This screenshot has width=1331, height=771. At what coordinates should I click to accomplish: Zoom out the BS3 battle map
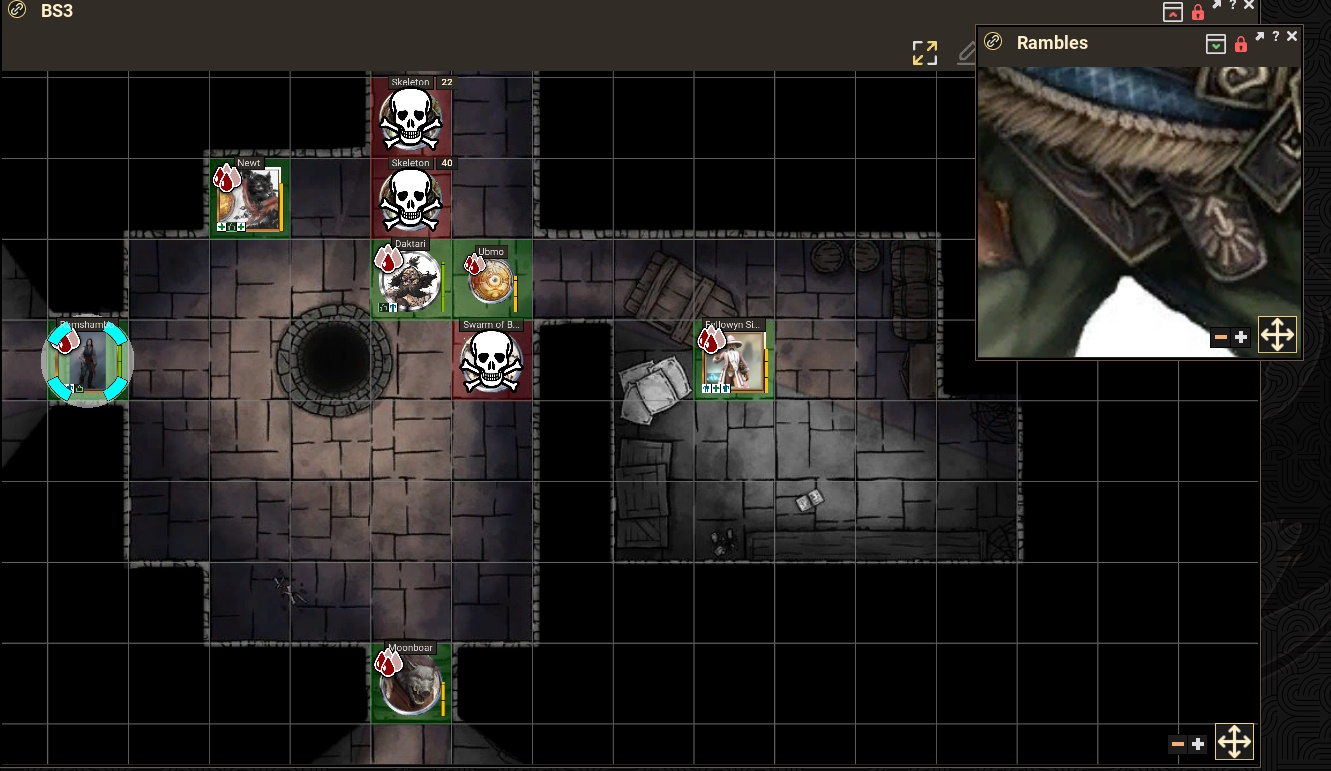pos(1177,744)
